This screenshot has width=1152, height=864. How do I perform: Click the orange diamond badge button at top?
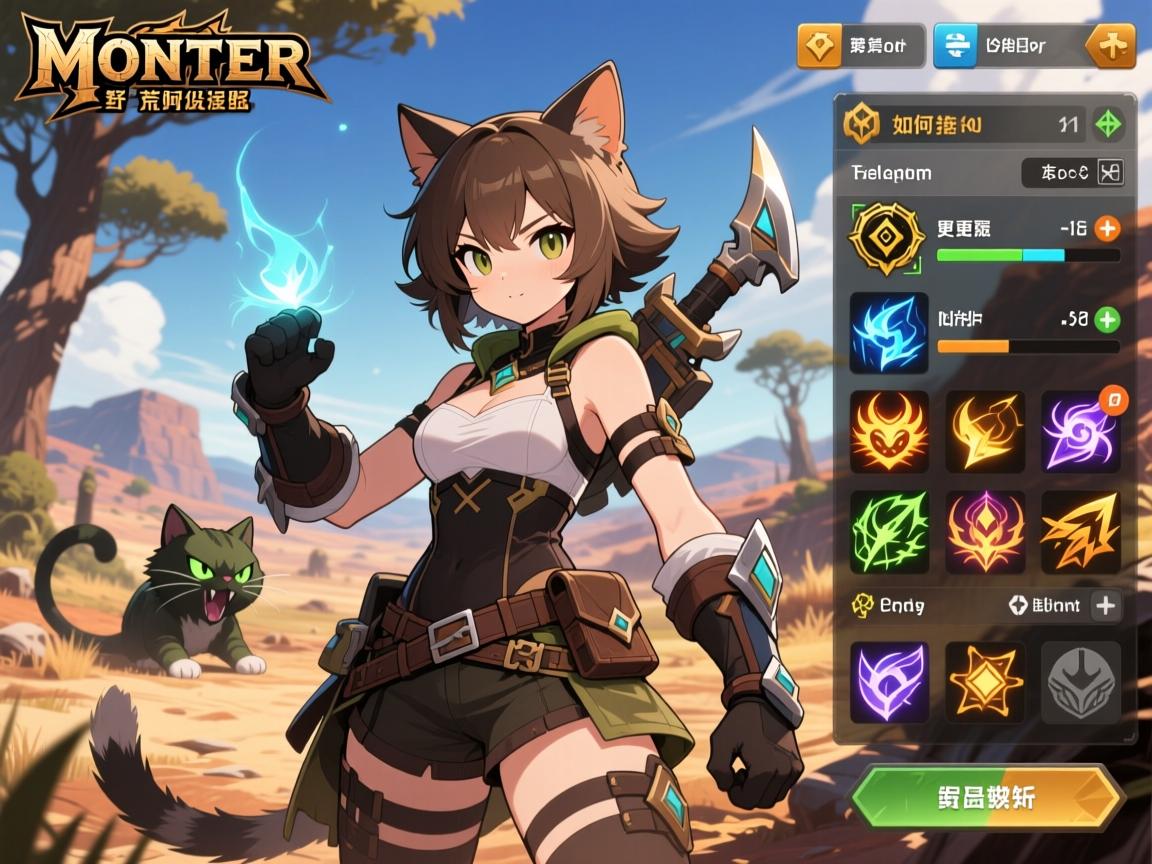(x=819, y=46)
